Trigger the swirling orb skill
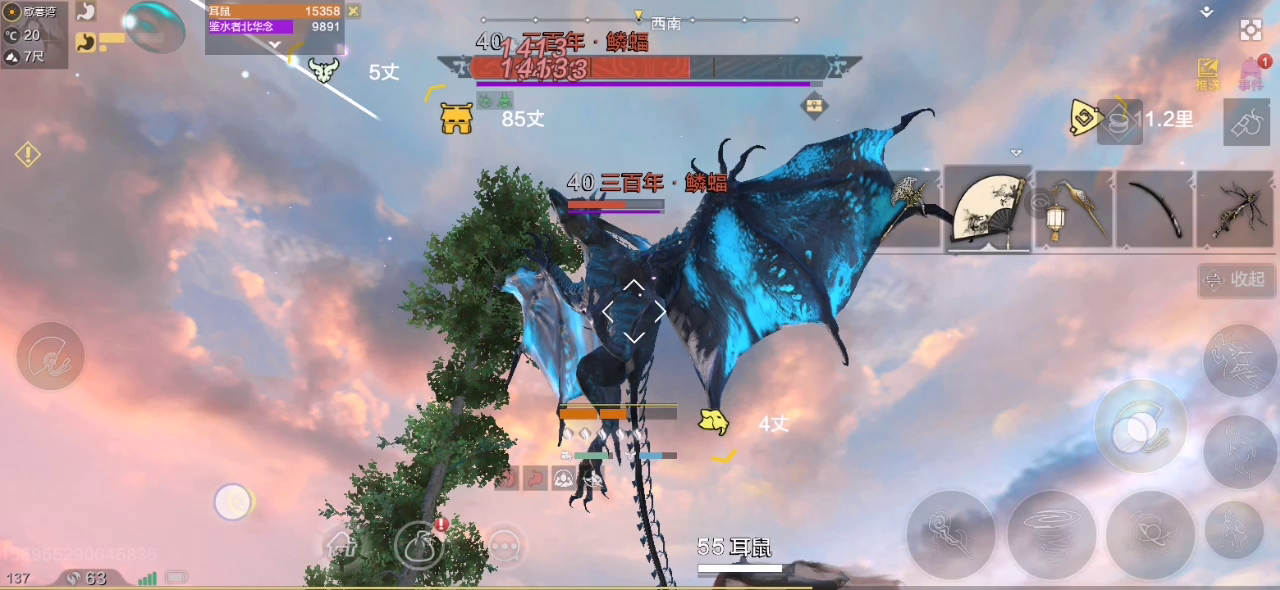 pyautogui.click(x=1150, y=534)
